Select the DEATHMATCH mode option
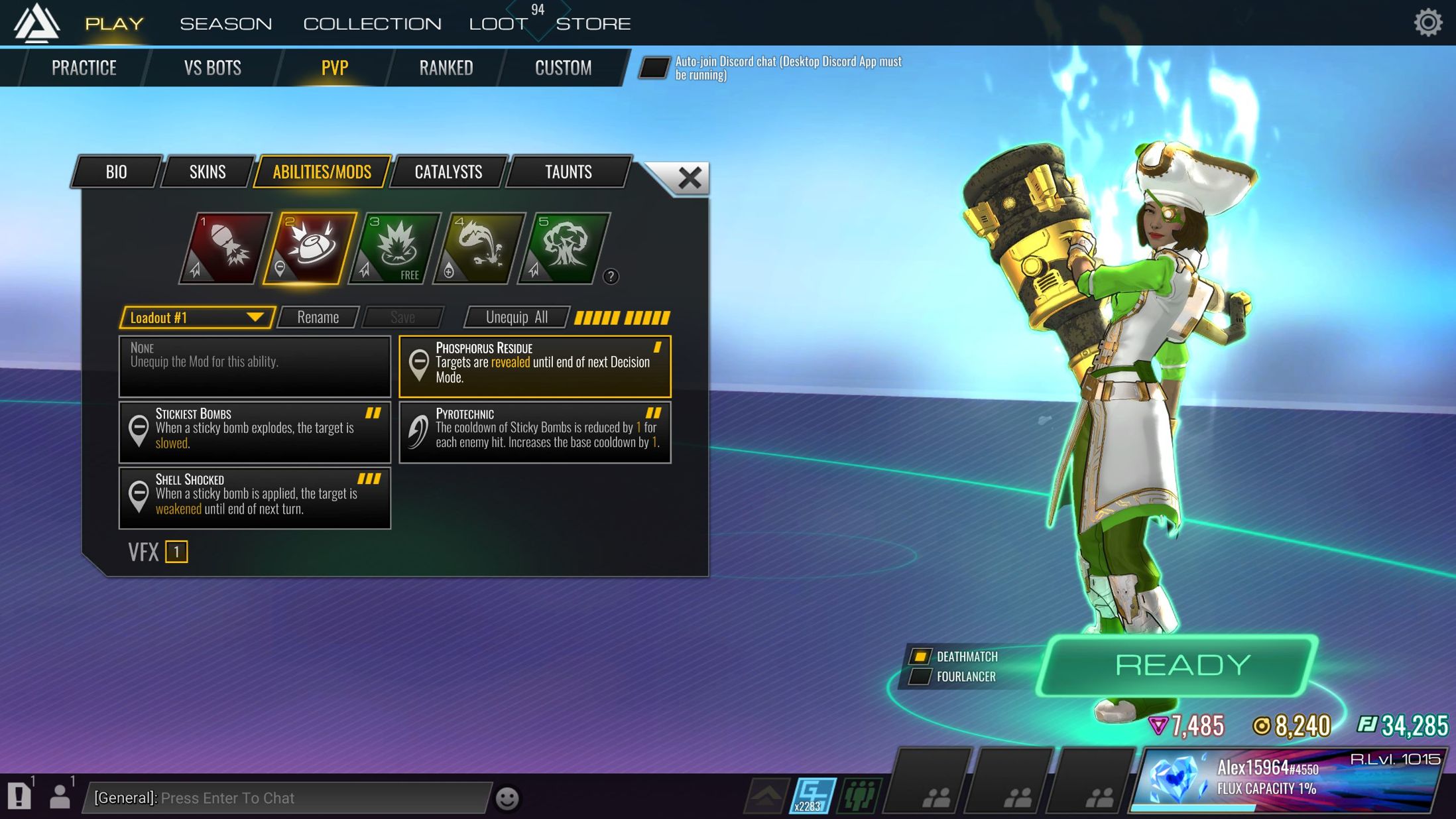This screenshot has height=819, width=1456. coord(920,657)
